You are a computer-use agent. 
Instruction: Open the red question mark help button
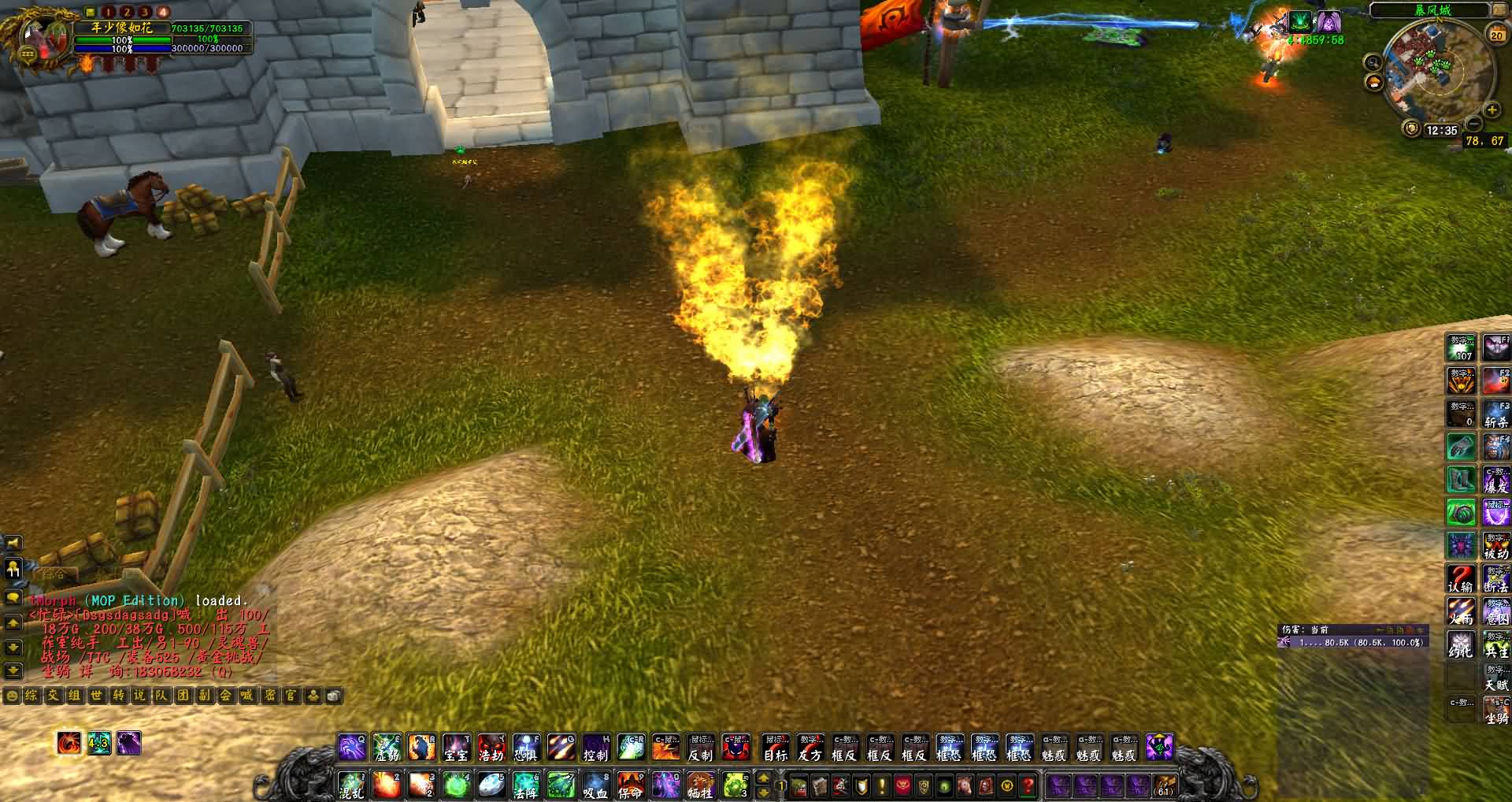pyautogui.click(x=1028, y=785)
